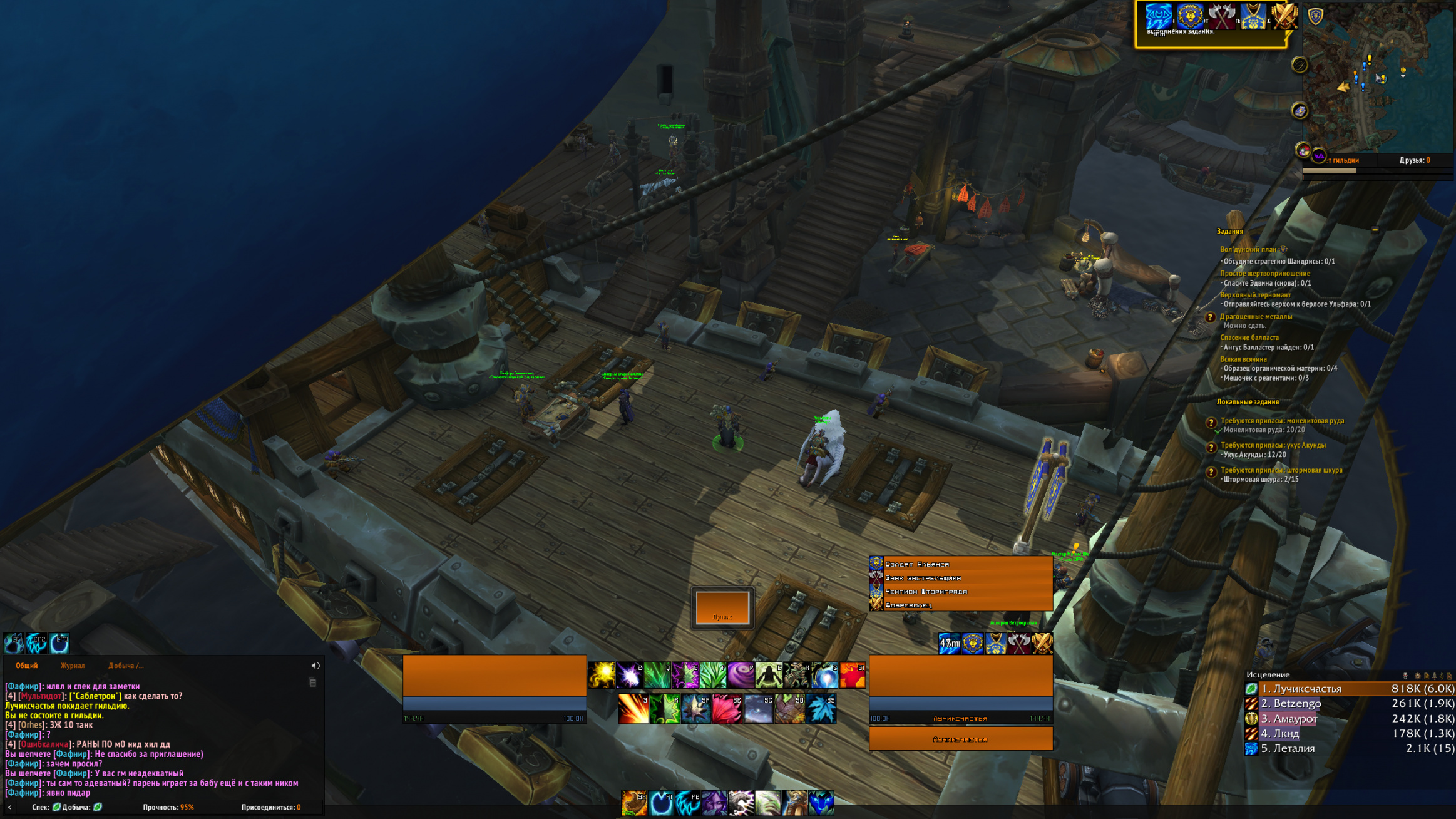This screenshot has height=819, width=1456.
Task: Toggle the chat speaker sound icon
Action: 315,666
